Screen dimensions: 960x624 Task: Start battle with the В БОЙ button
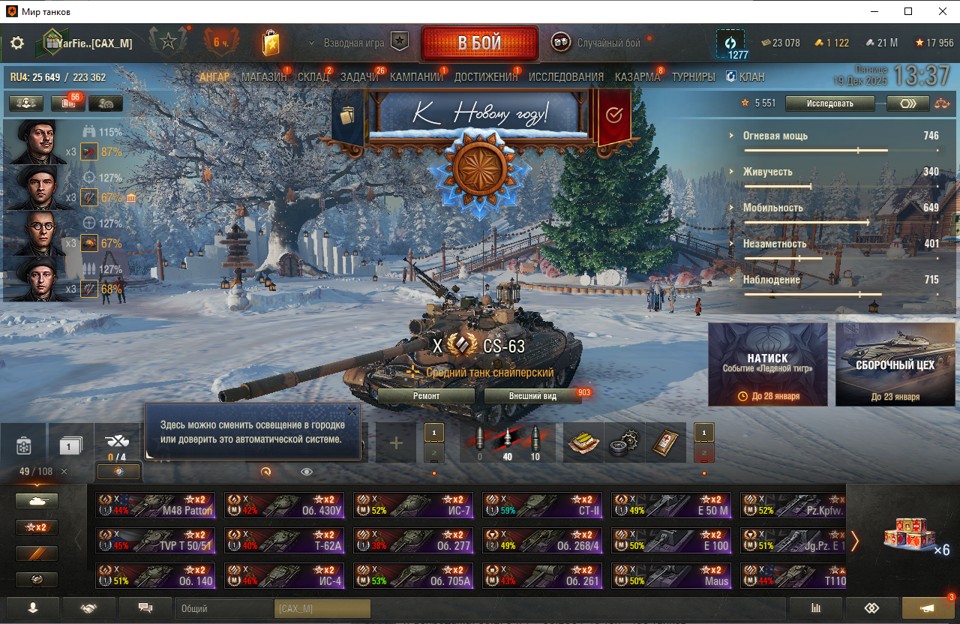click(475, 44)
